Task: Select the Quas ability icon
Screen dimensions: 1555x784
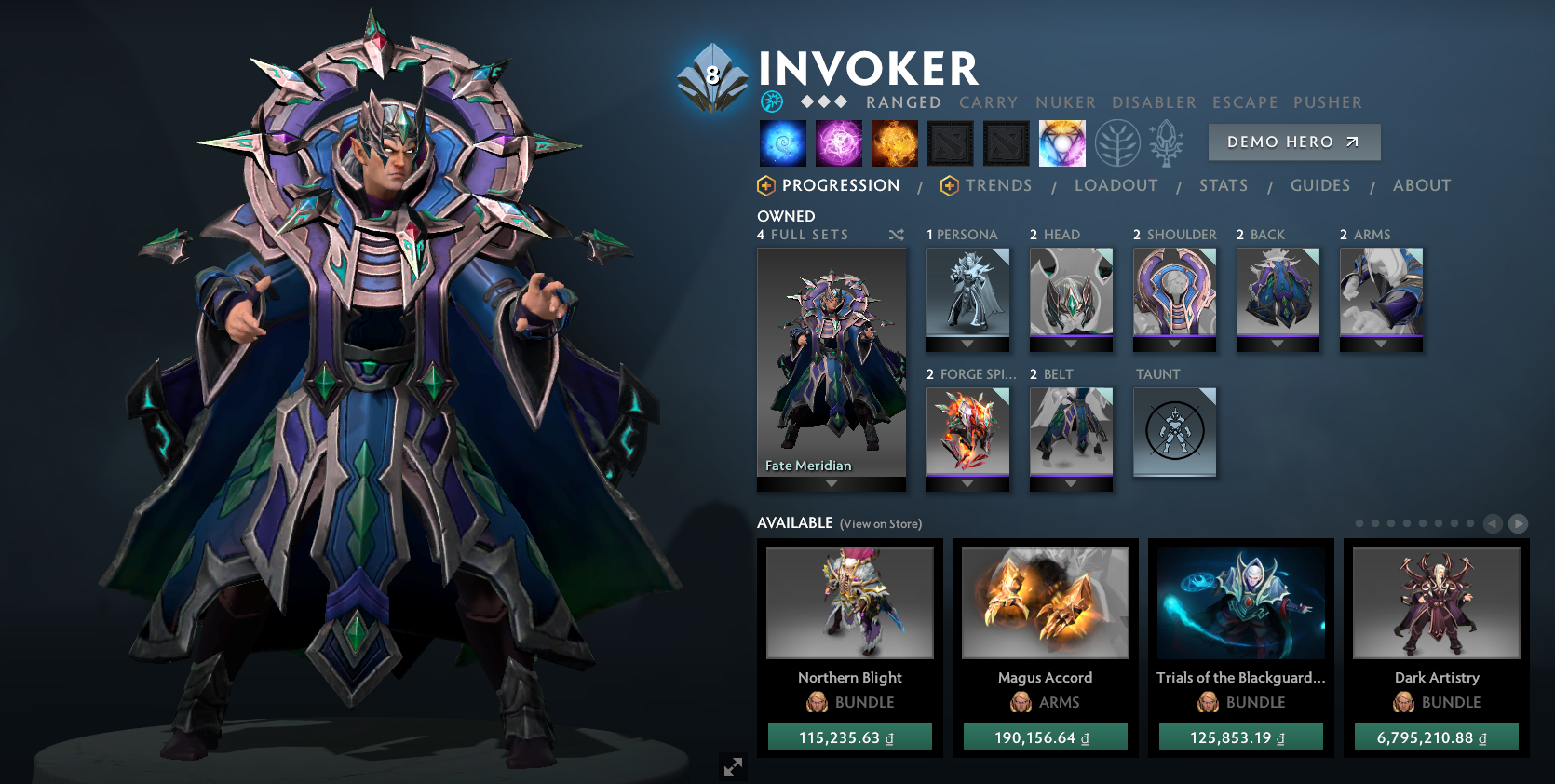Action: click(782, 142)
